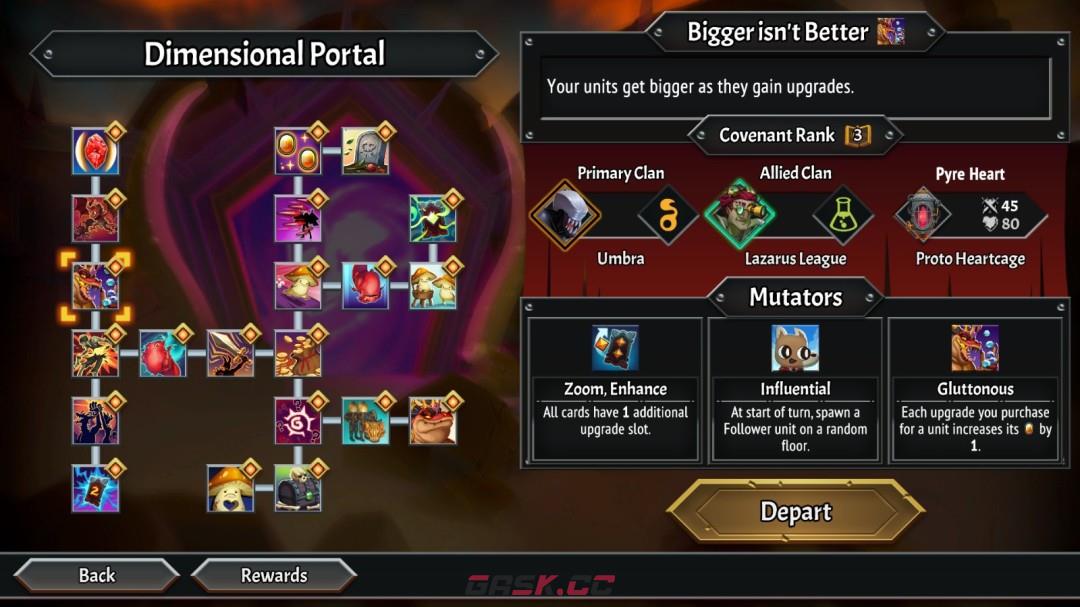1080x607 pixels.
Task: Choose the gold coin pile node
Action: 298,353
